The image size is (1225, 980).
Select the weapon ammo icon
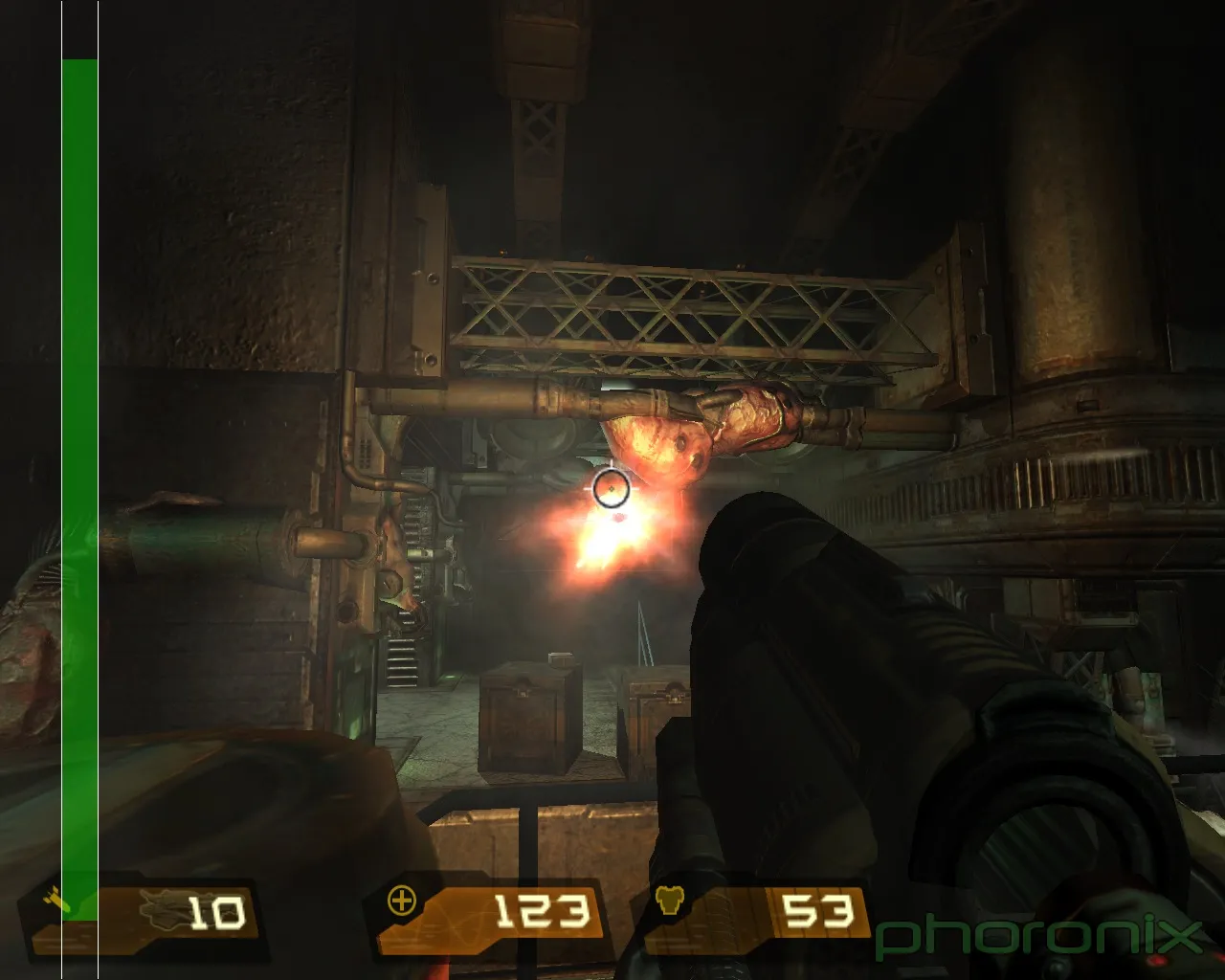[57, 900]
